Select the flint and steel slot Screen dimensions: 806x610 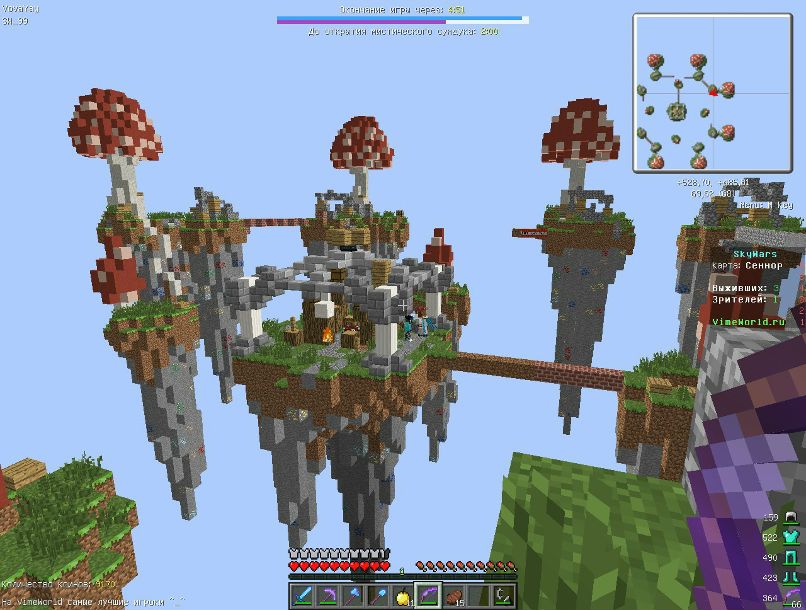tap(502, 595)
